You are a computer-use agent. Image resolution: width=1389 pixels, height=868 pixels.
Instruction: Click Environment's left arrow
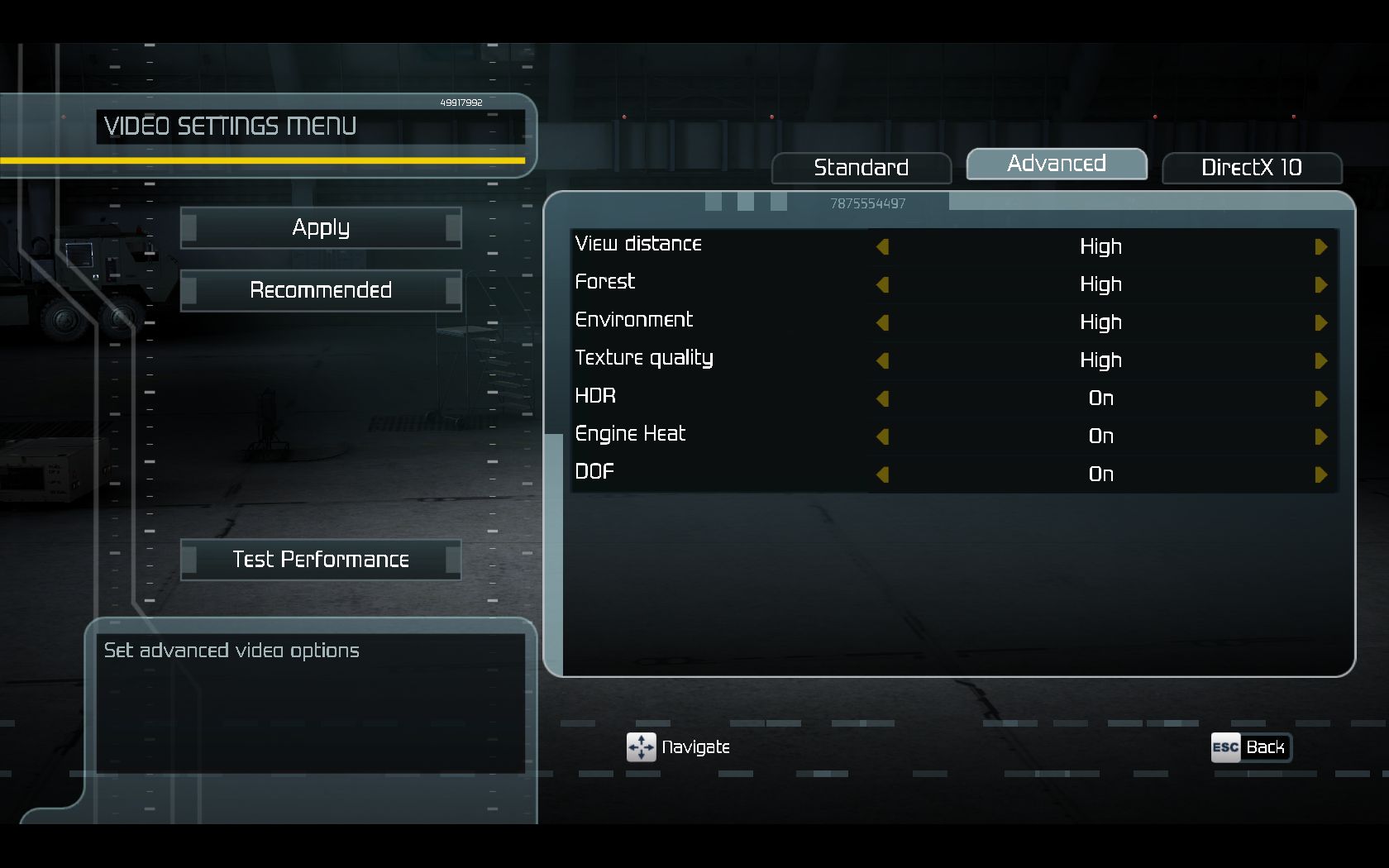tap(882, 323)
